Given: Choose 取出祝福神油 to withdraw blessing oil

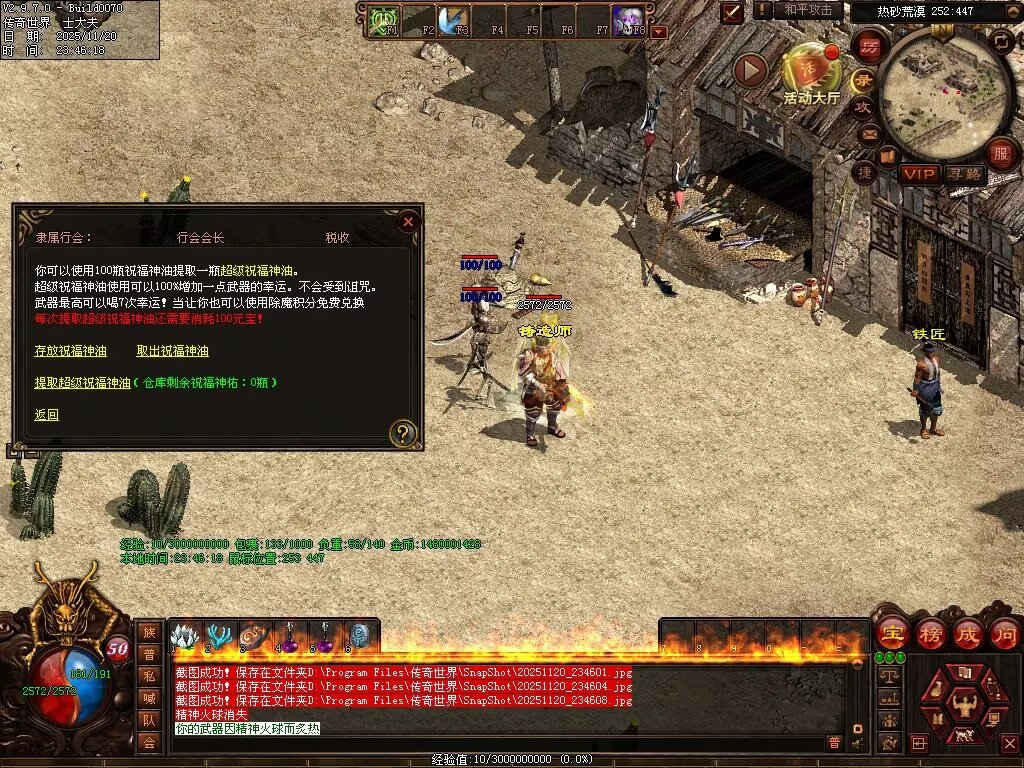Looking at the screenshot, I should point(172,351).
